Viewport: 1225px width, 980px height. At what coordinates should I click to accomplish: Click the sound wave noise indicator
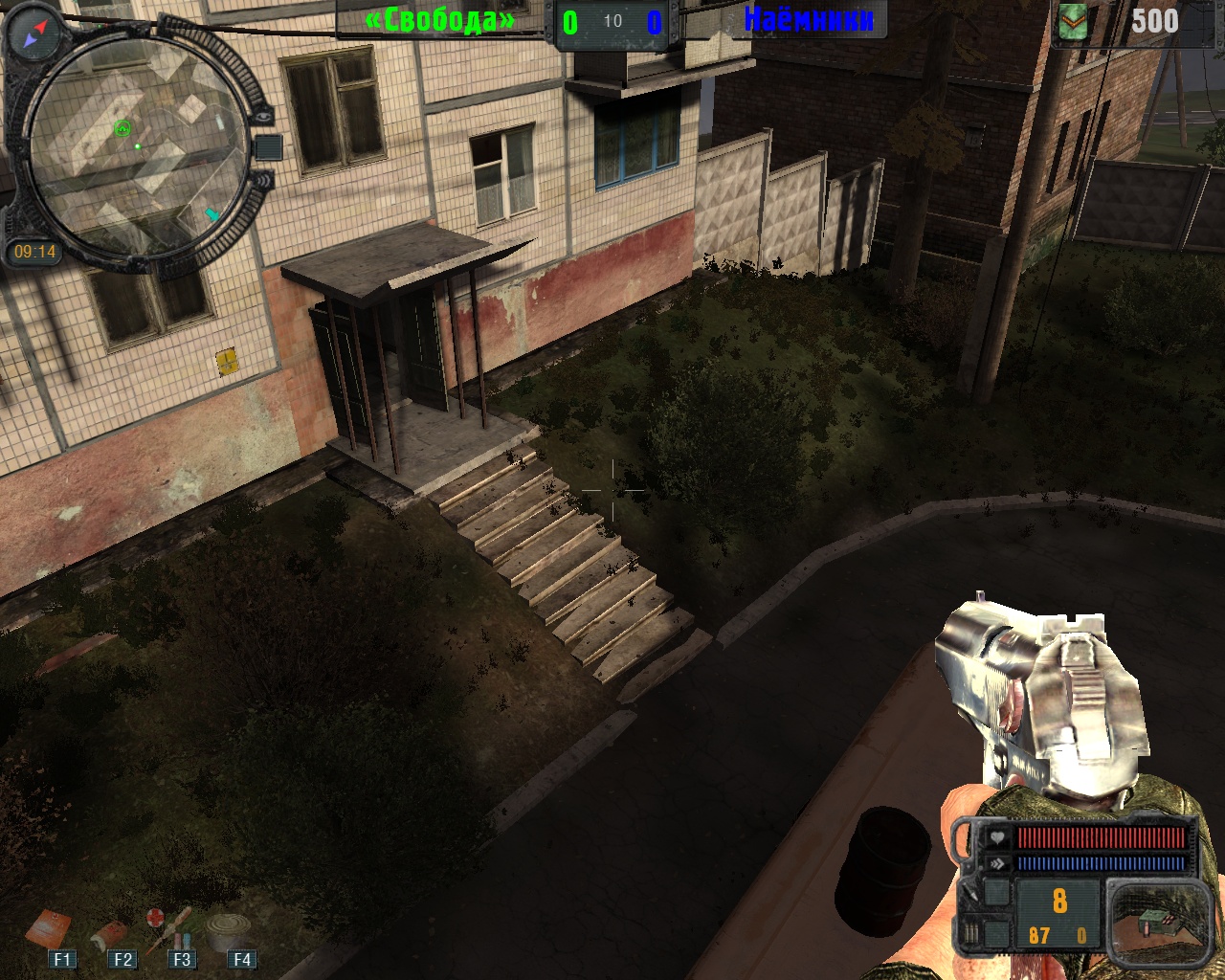263,179
